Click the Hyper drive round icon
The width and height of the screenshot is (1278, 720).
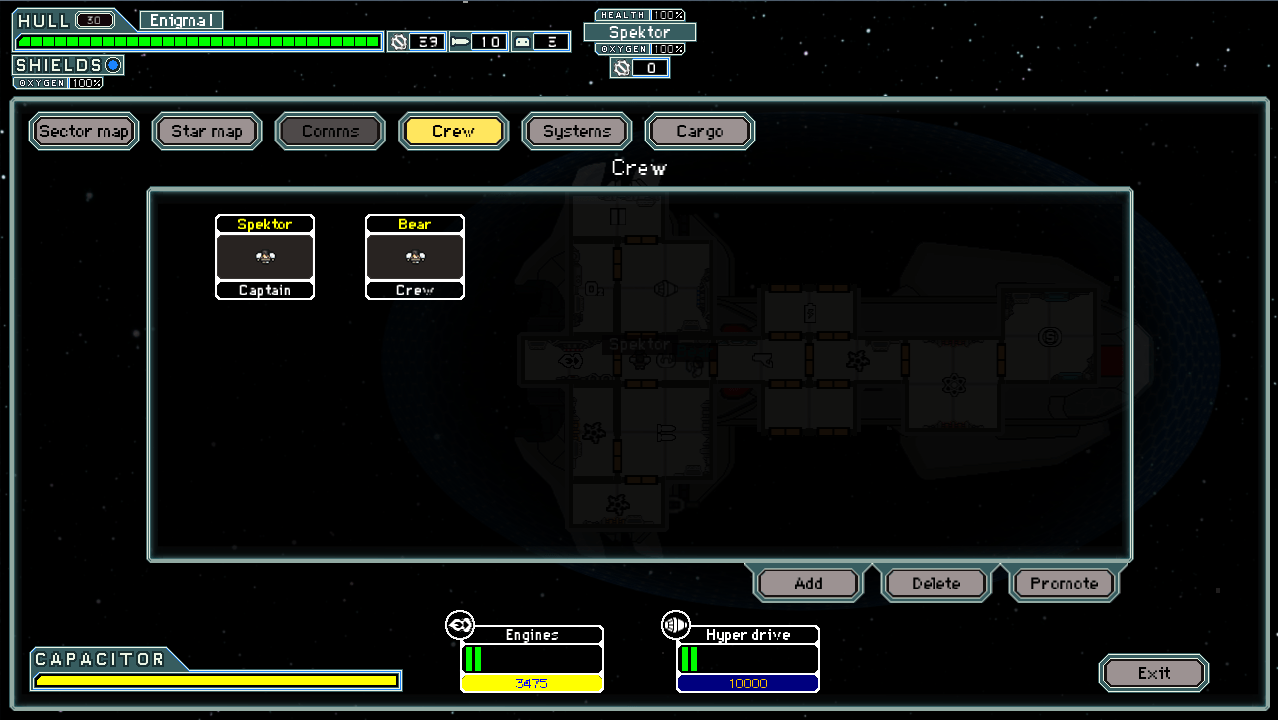click(x=676, y=626)
